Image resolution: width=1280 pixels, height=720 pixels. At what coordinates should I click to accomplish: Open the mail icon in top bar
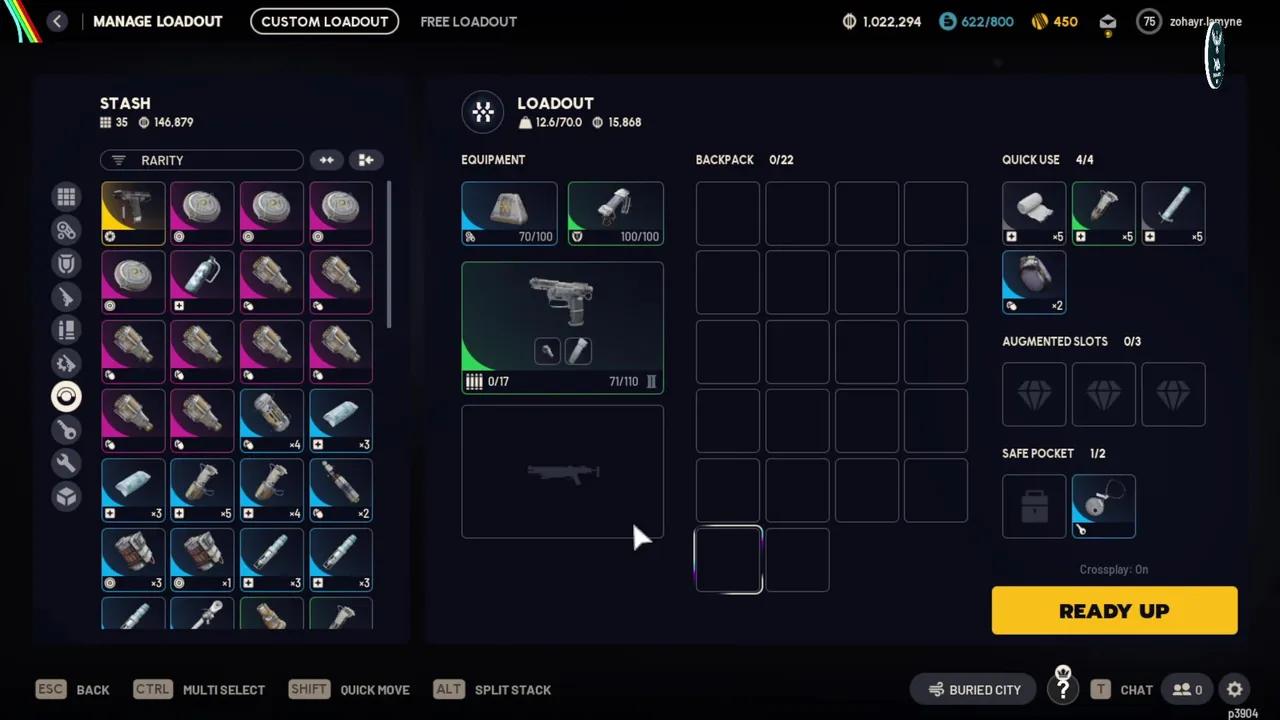click(1107, 21)
